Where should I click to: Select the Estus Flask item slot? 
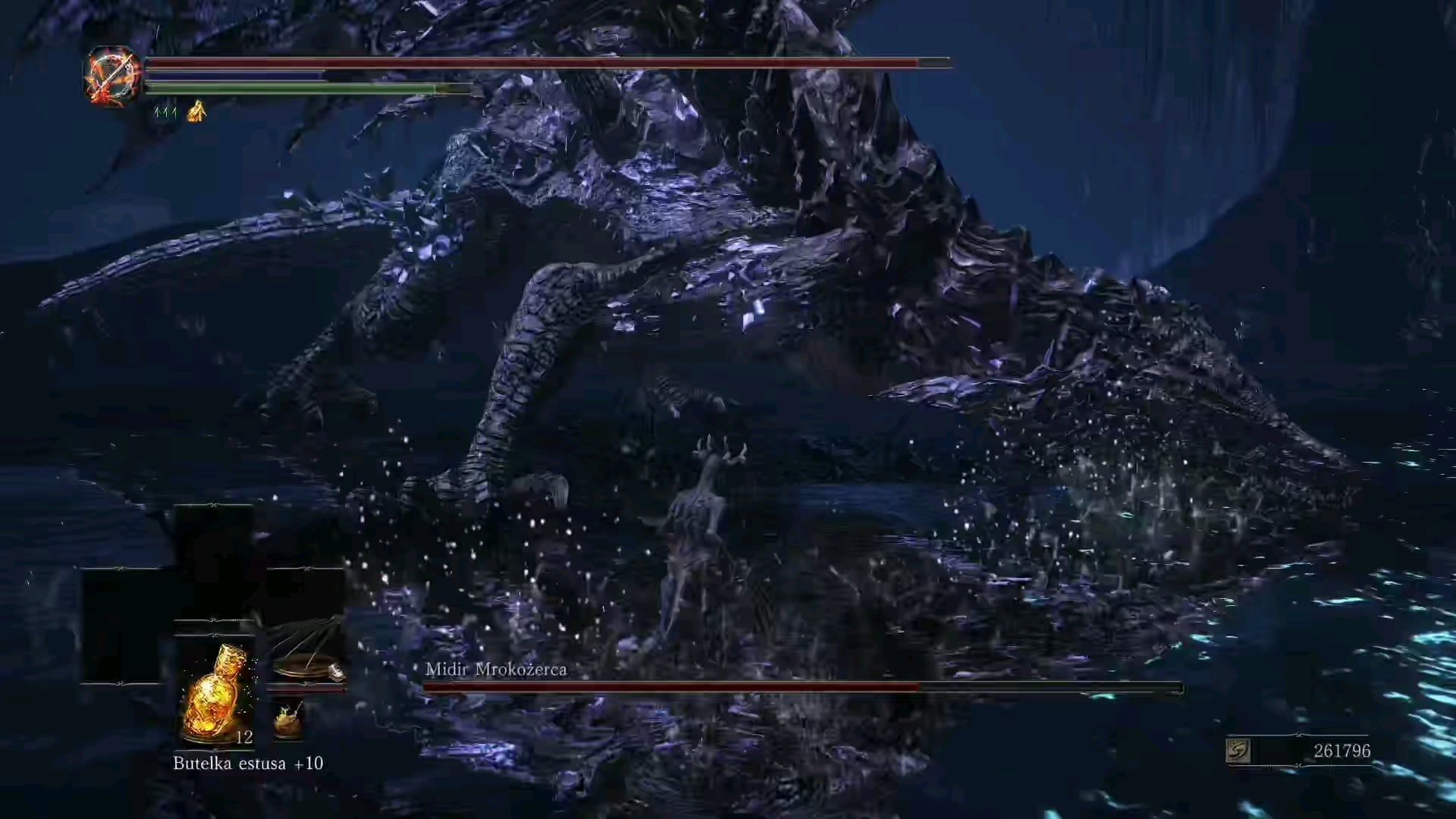point(215,692)
